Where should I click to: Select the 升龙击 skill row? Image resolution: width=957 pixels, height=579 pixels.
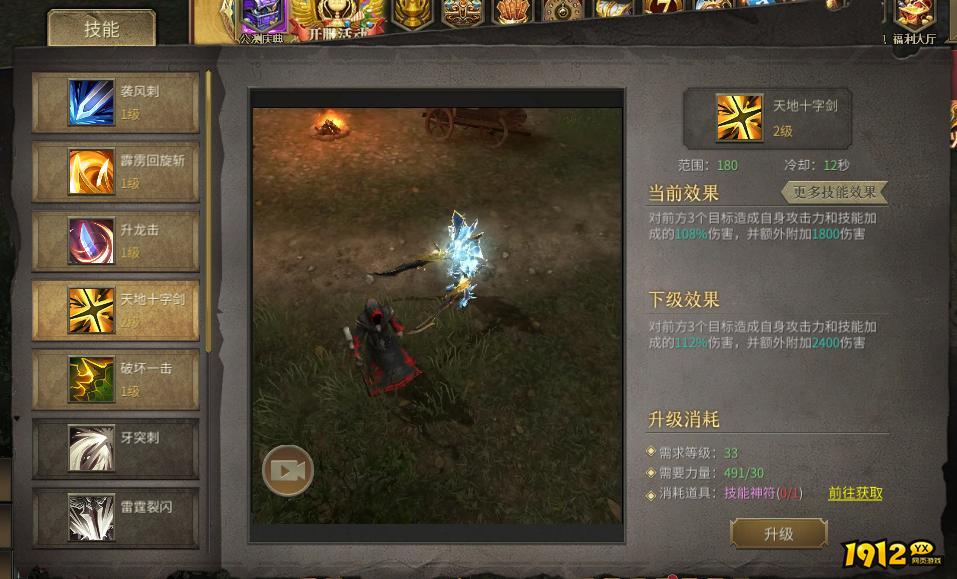115,240
